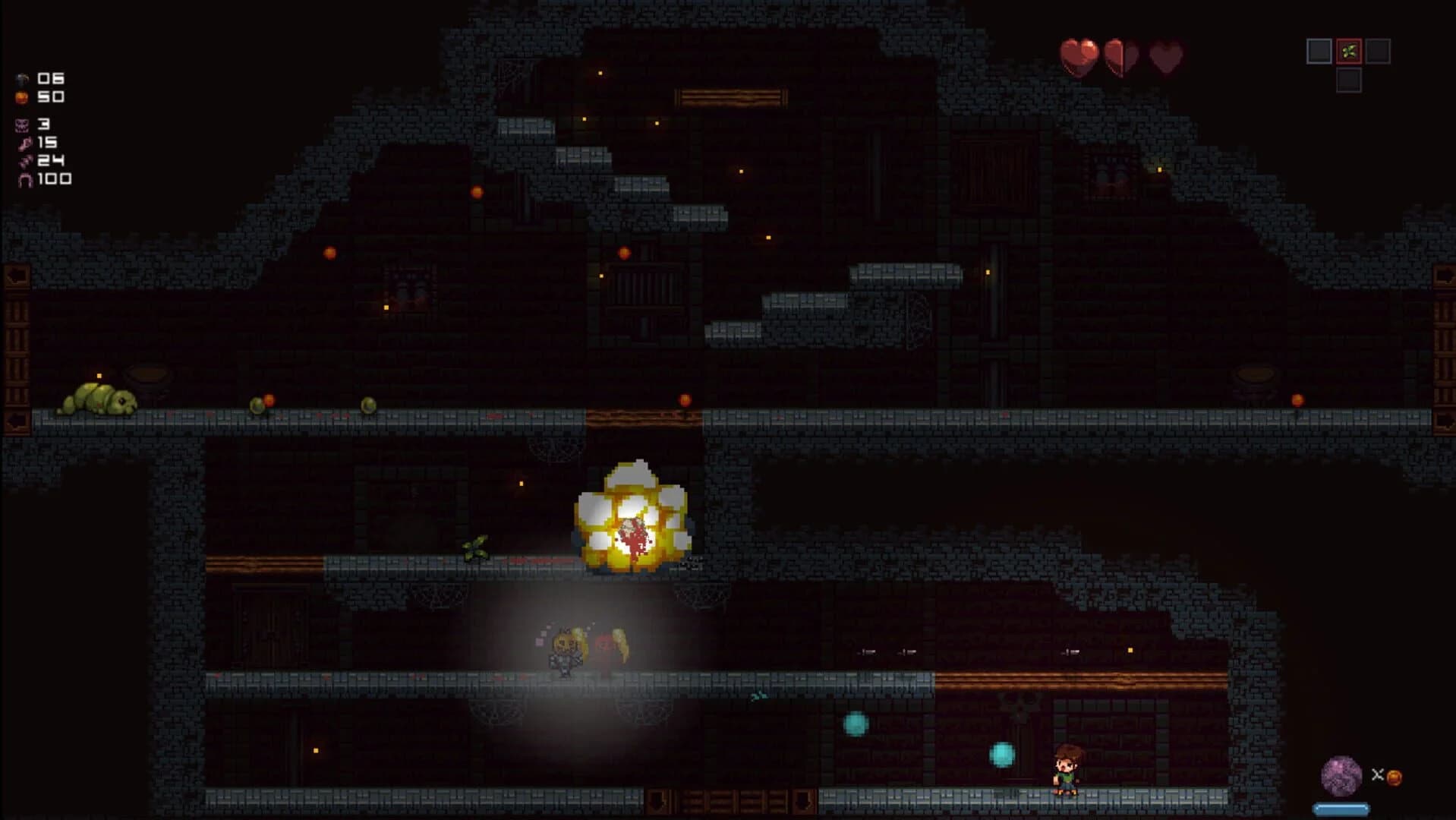Click the orange pumpkin icon near the X
This screenshot has width=1456, height=820.
(x=1395, y=777)
